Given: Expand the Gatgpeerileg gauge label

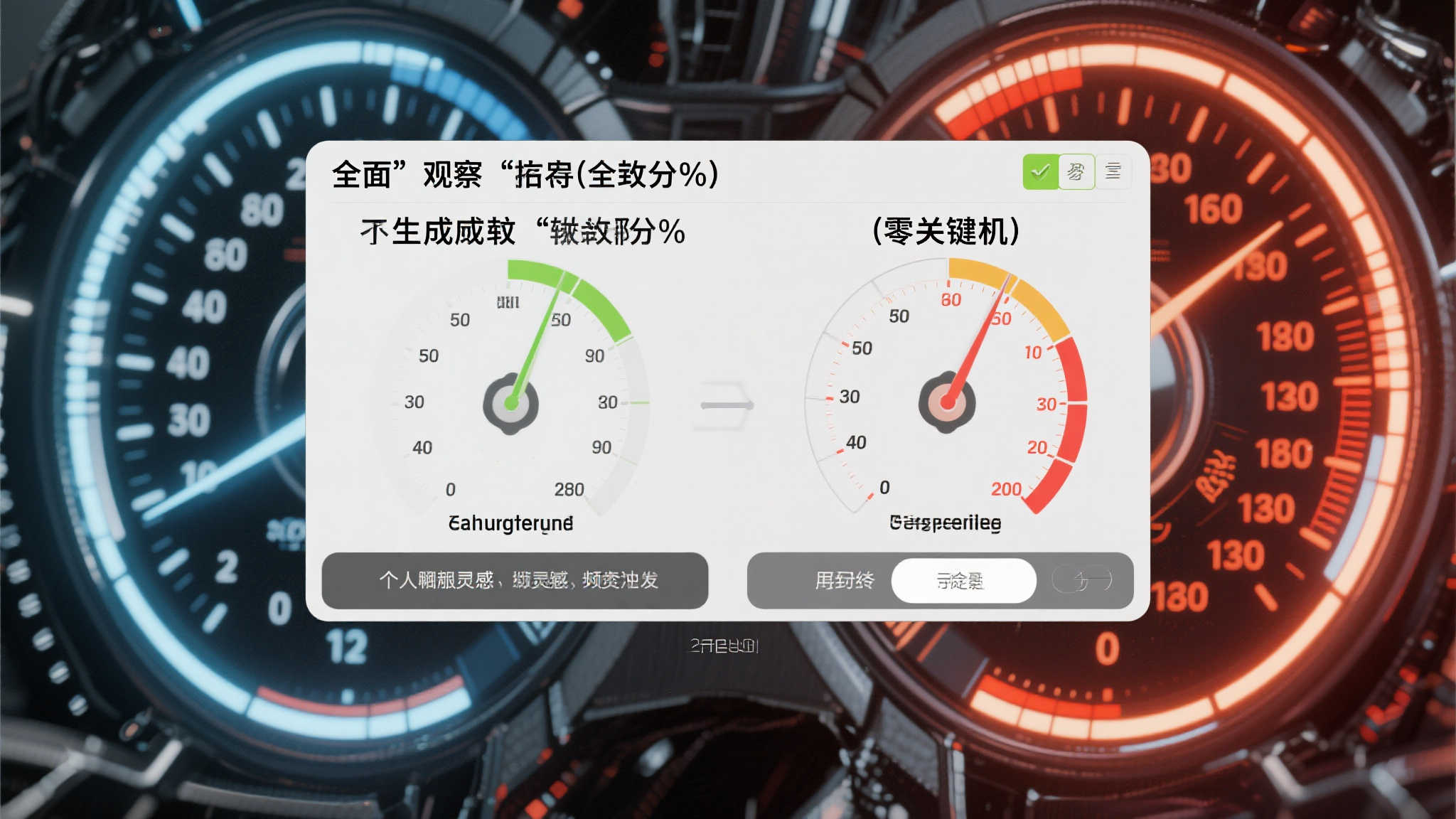Looking at the screenshot, I should tap(946, 524).
